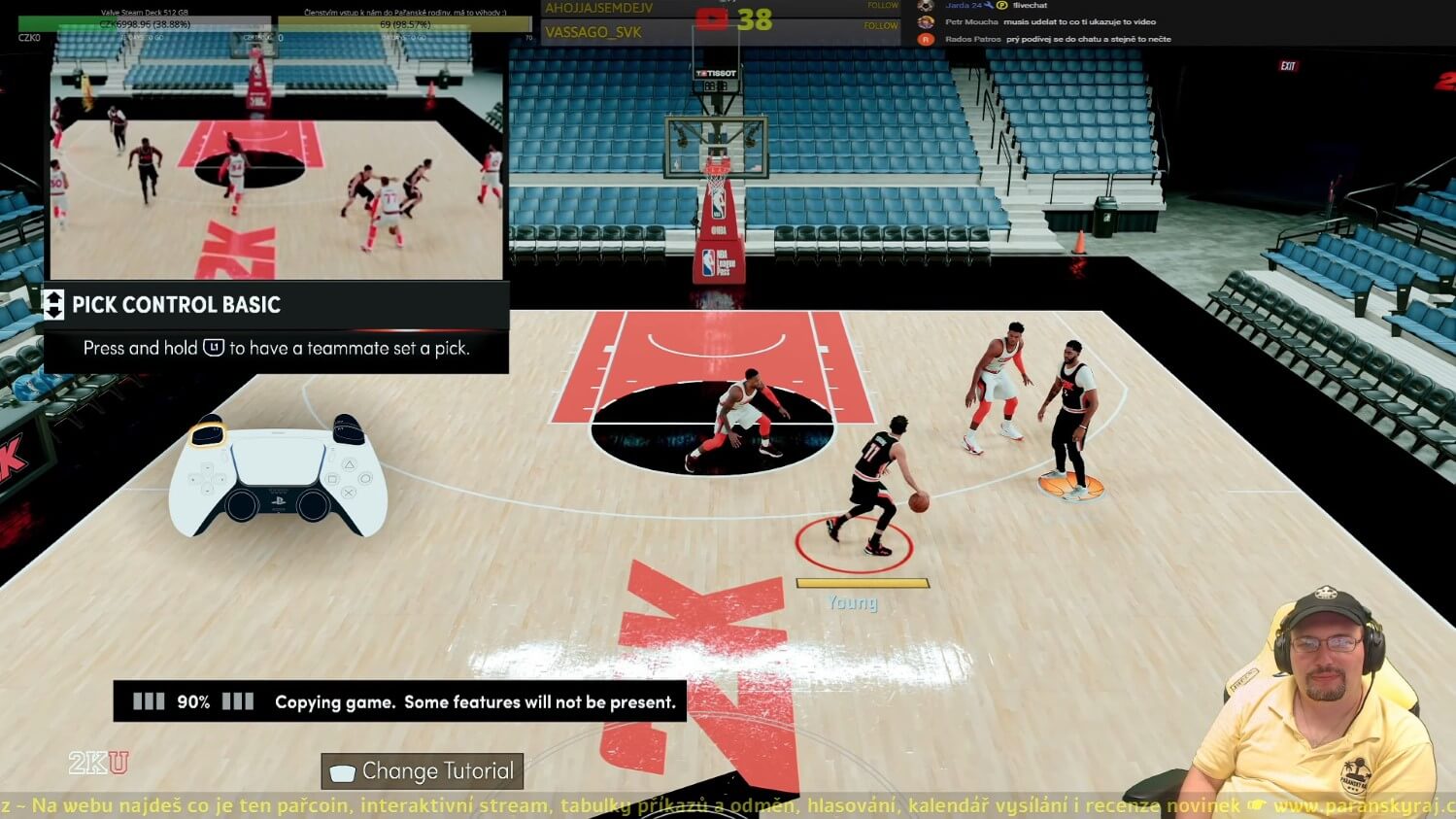Open the Change Tutorial menu
The width and height of the screenshot is (1456, 819).
tap(423, 771)
